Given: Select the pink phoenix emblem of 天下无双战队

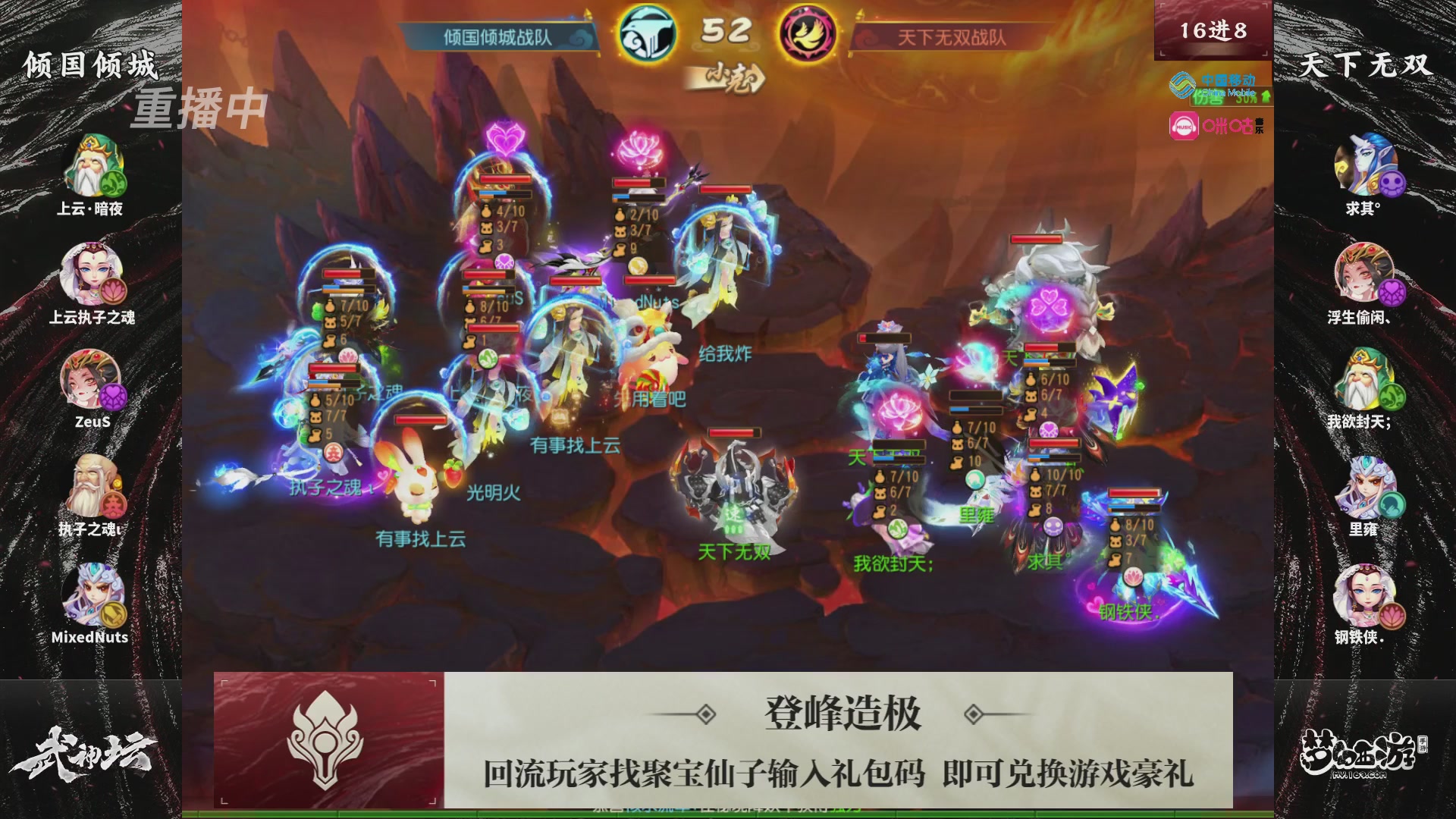Looking at the screenshot, I should [x=805, y=32].
